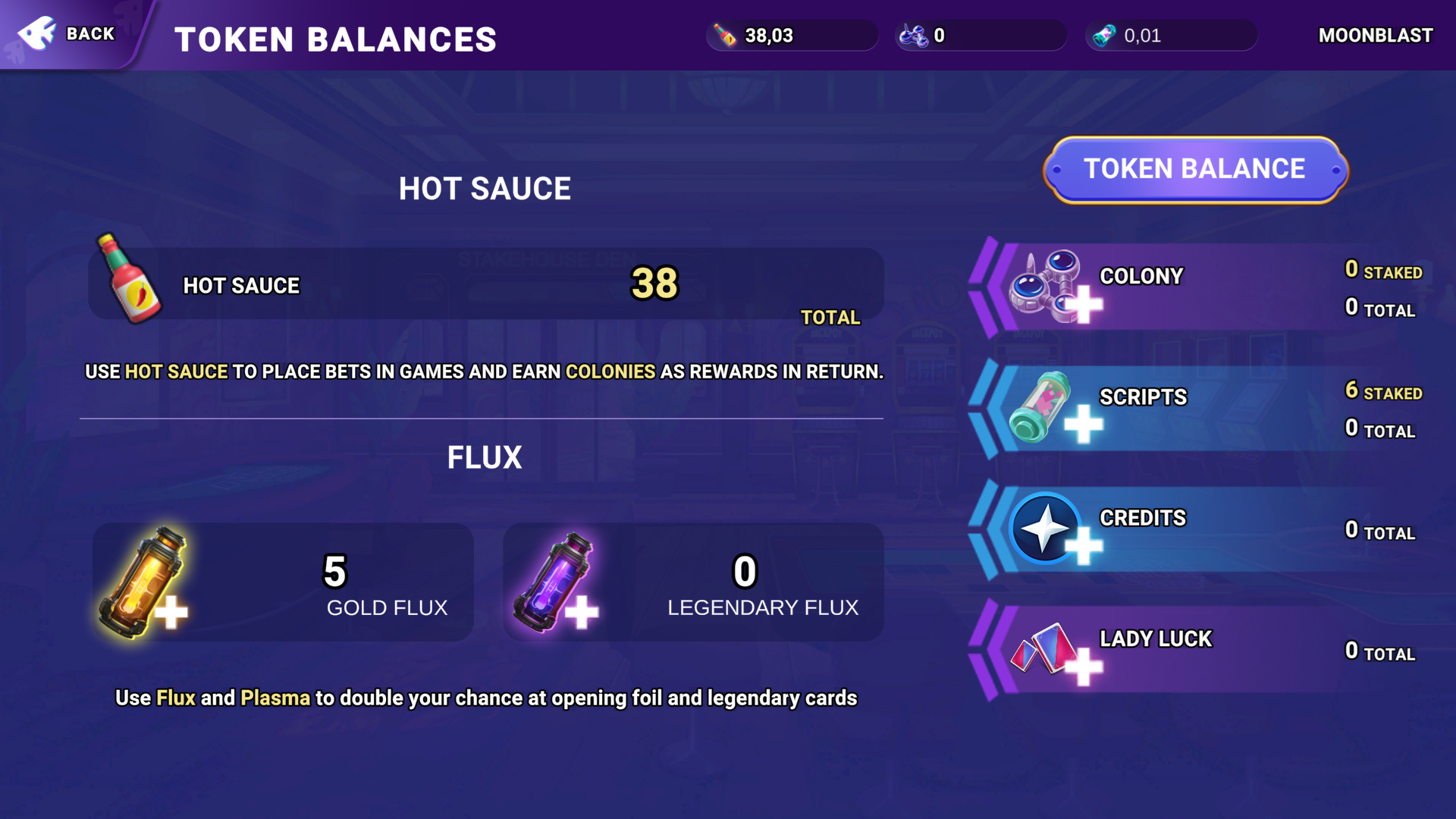Add Legendary Flux via its plus icon
The width and height of the screenshot is (1456, 819).
click(582, 612)
